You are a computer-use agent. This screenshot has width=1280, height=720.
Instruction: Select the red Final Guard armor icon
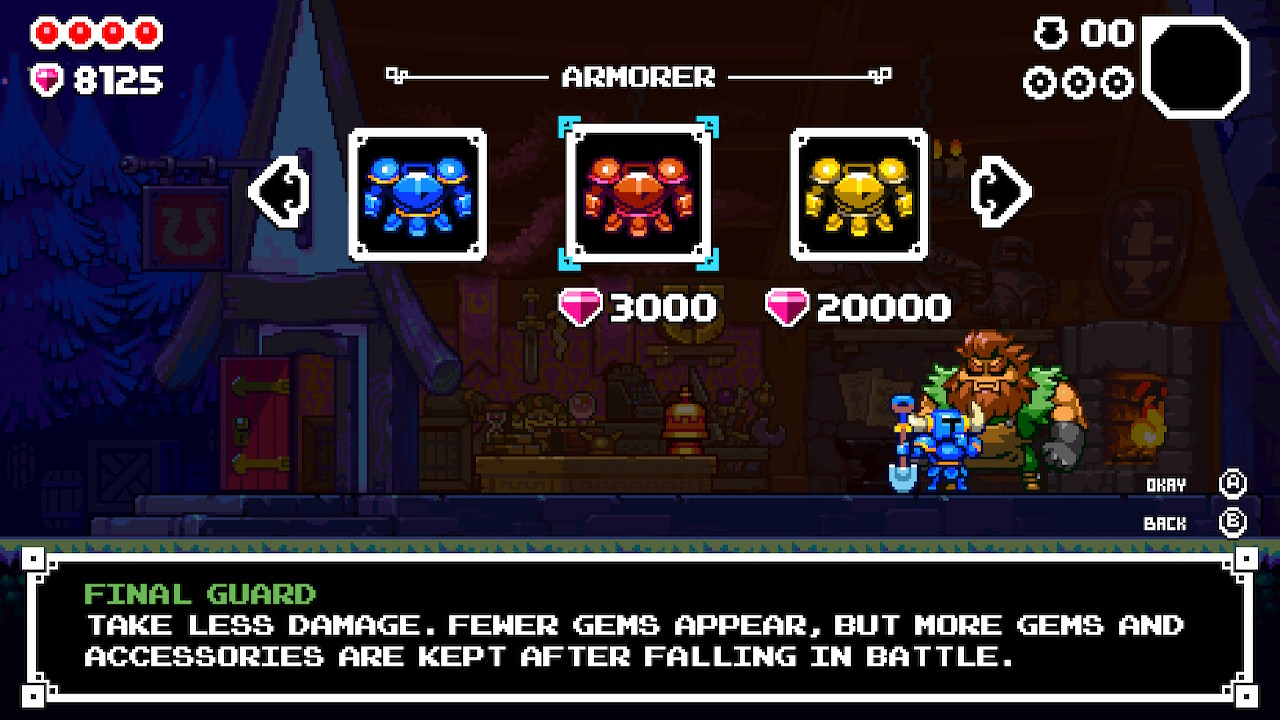coord(637,193)
